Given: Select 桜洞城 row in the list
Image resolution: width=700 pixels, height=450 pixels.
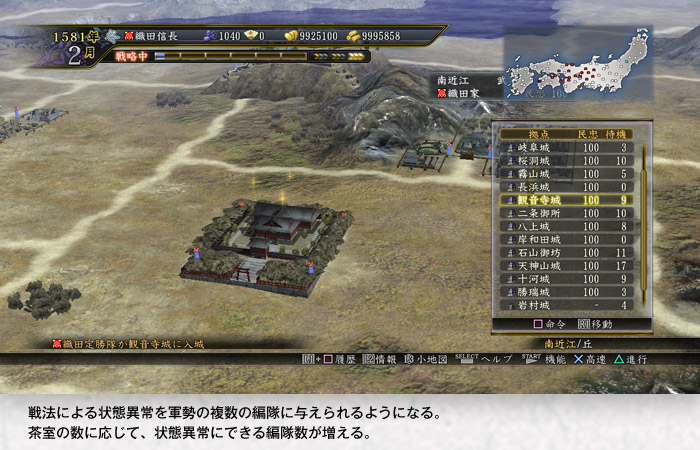Looking at the screenshot, I should [565, 160].
